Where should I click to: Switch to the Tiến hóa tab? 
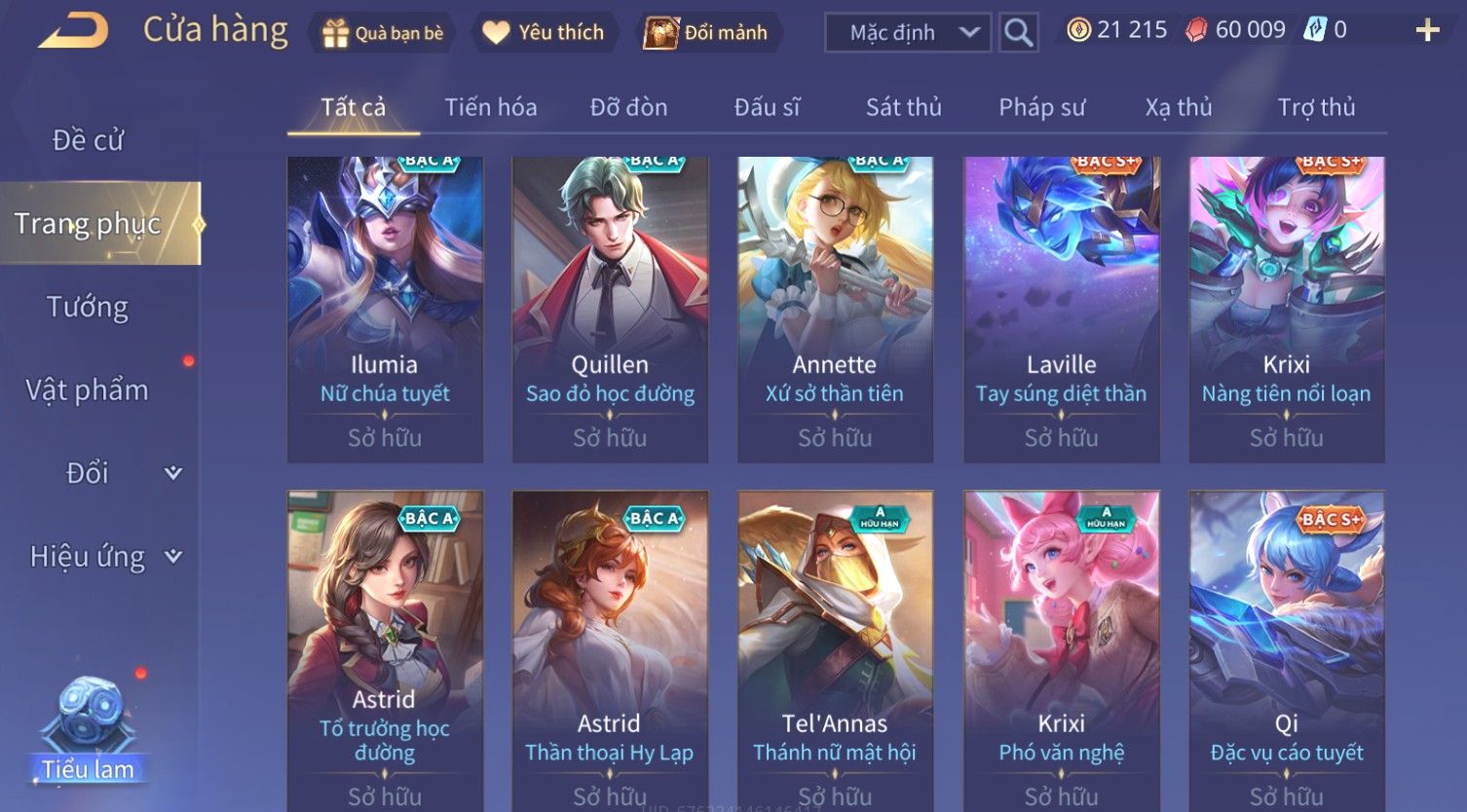pos(491,107)
